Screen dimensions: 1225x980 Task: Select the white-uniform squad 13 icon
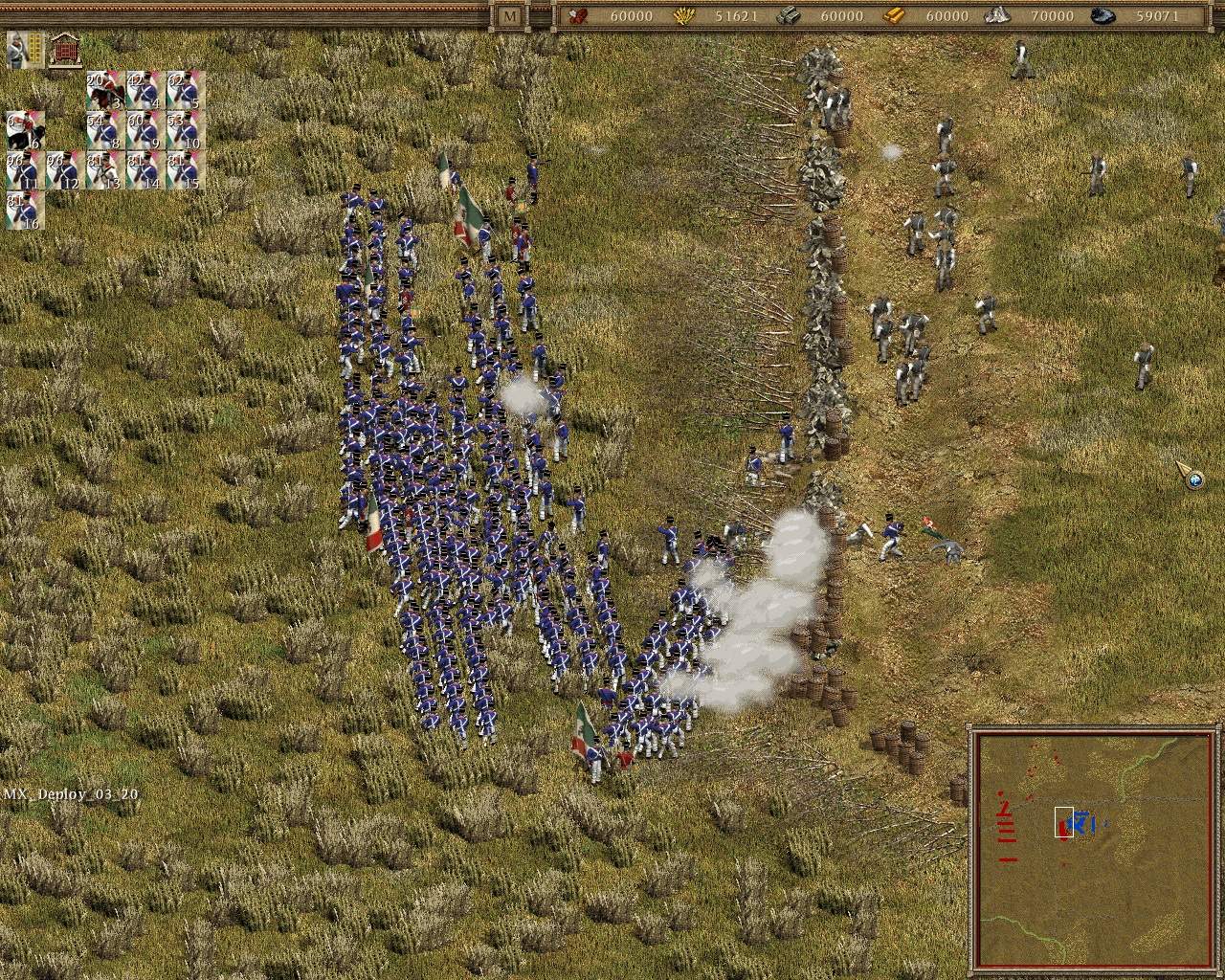coord(104,169)
